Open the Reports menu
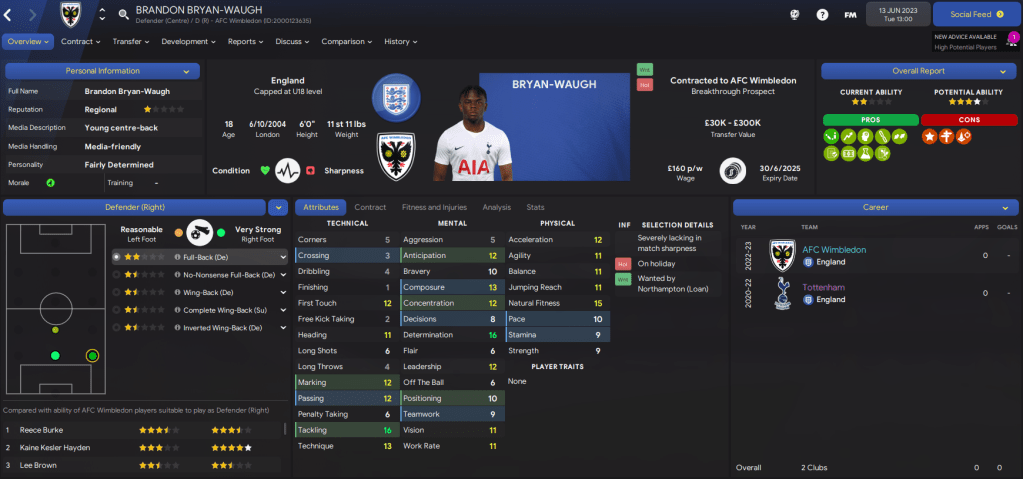The height and width of the screenshot is (479, 1023). coord(245,42)
